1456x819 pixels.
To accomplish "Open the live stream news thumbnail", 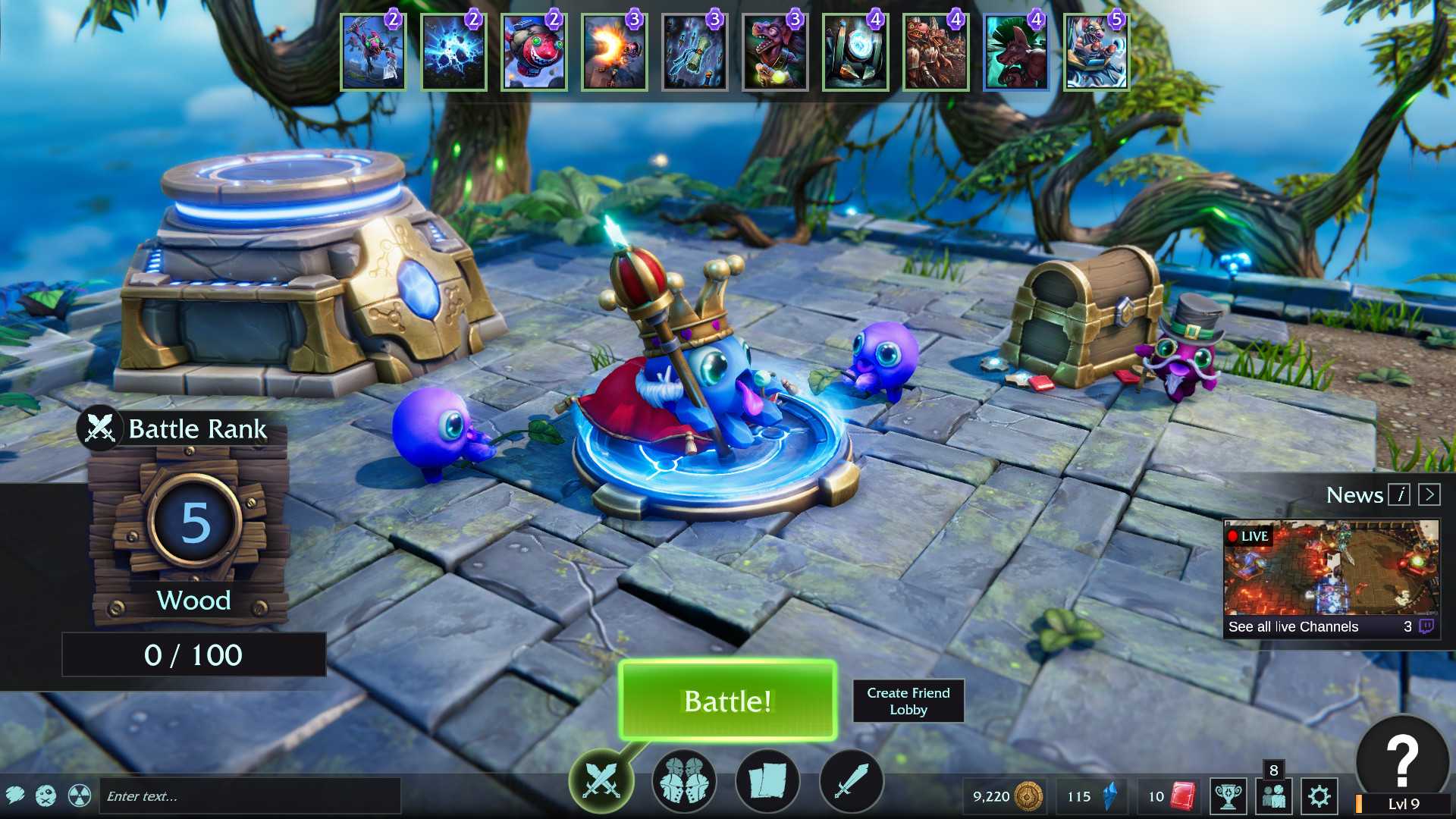I will (1331, 568).
